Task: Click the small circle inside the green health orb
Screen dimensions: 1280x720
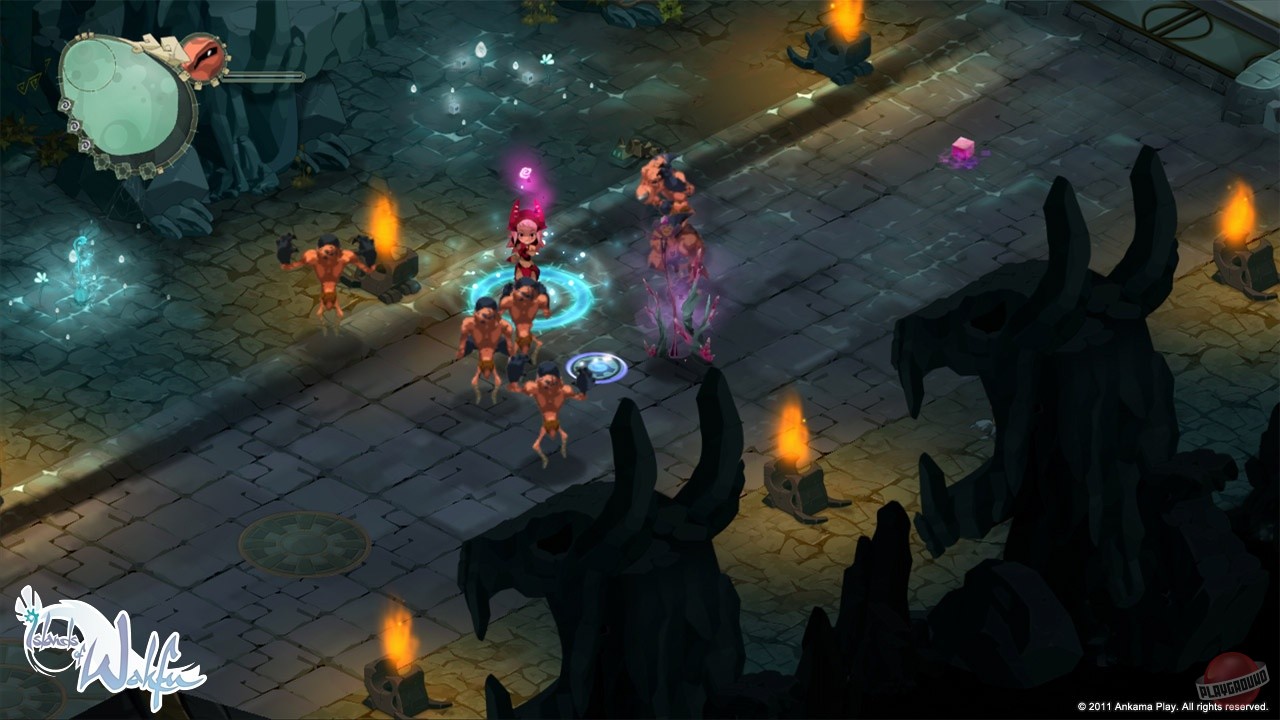Action: [x=92, y=67]
